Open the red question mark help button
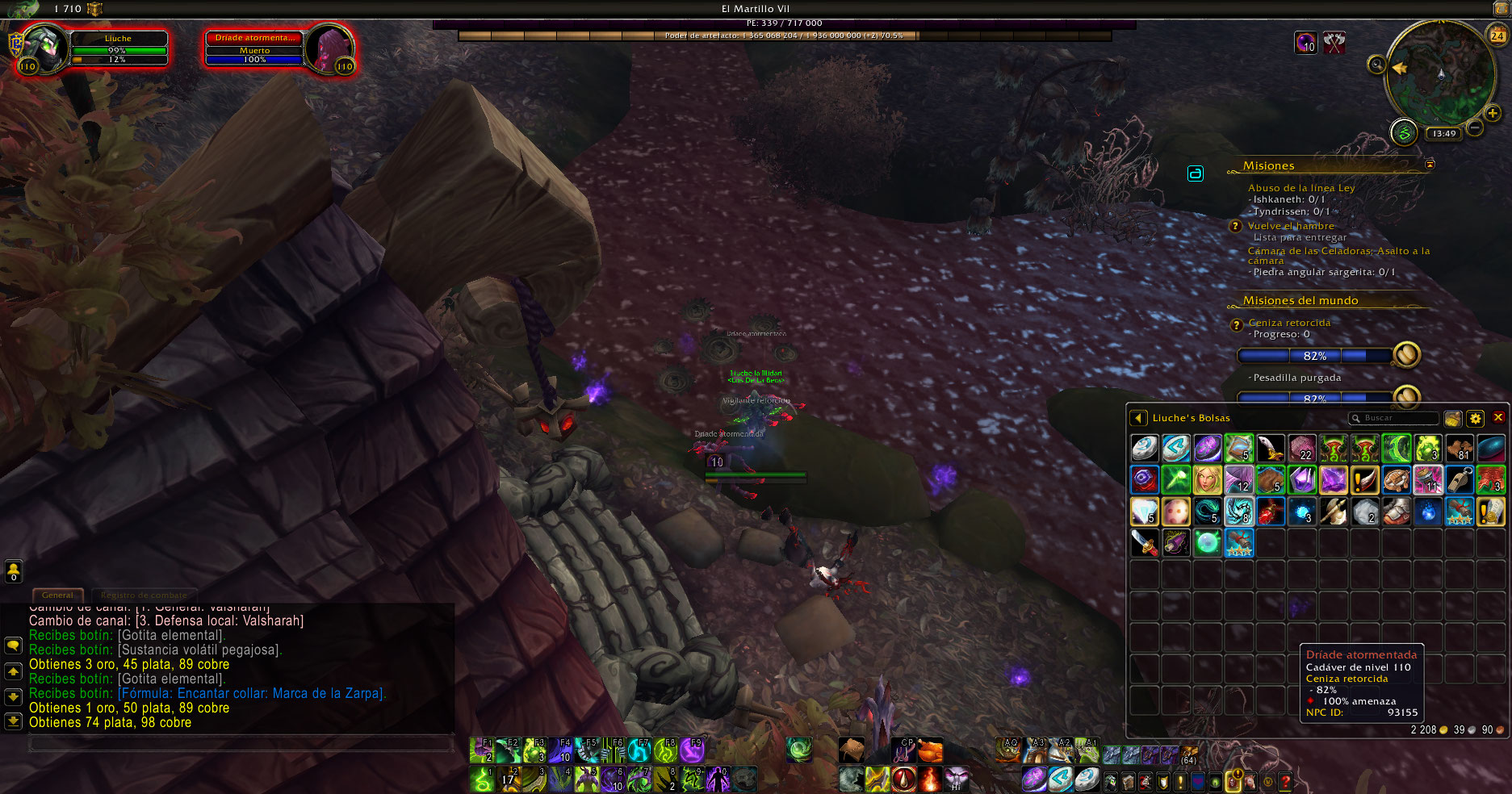This screenshot has height=794, width=1512. pos(1285,781)
